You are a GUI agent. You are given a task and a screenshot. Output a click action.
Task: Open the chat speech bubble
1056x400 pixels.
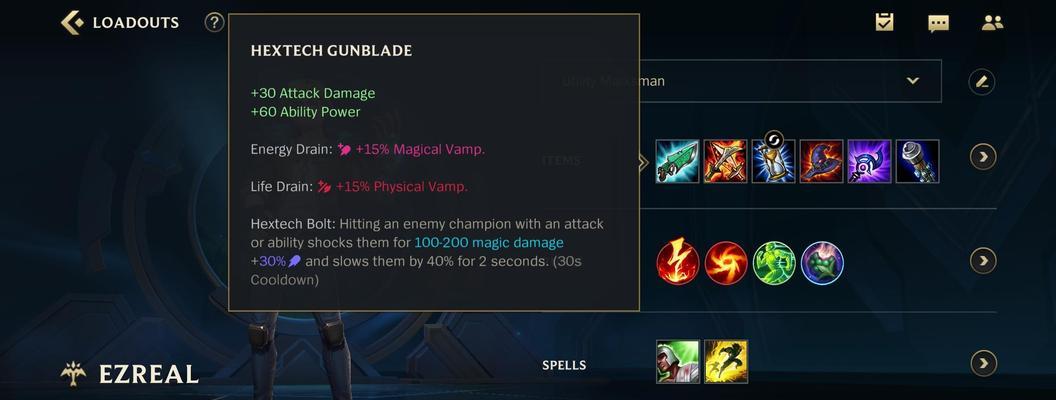click(x=938, y=23)
